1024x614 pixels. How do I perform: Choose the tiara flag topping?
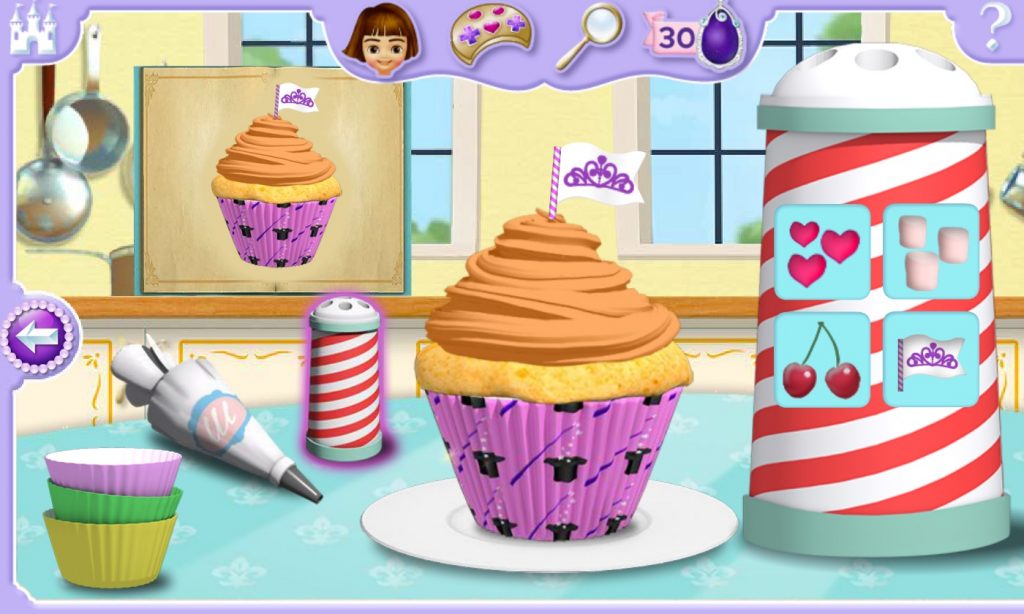pyautogui.click(x=930, y=360)
